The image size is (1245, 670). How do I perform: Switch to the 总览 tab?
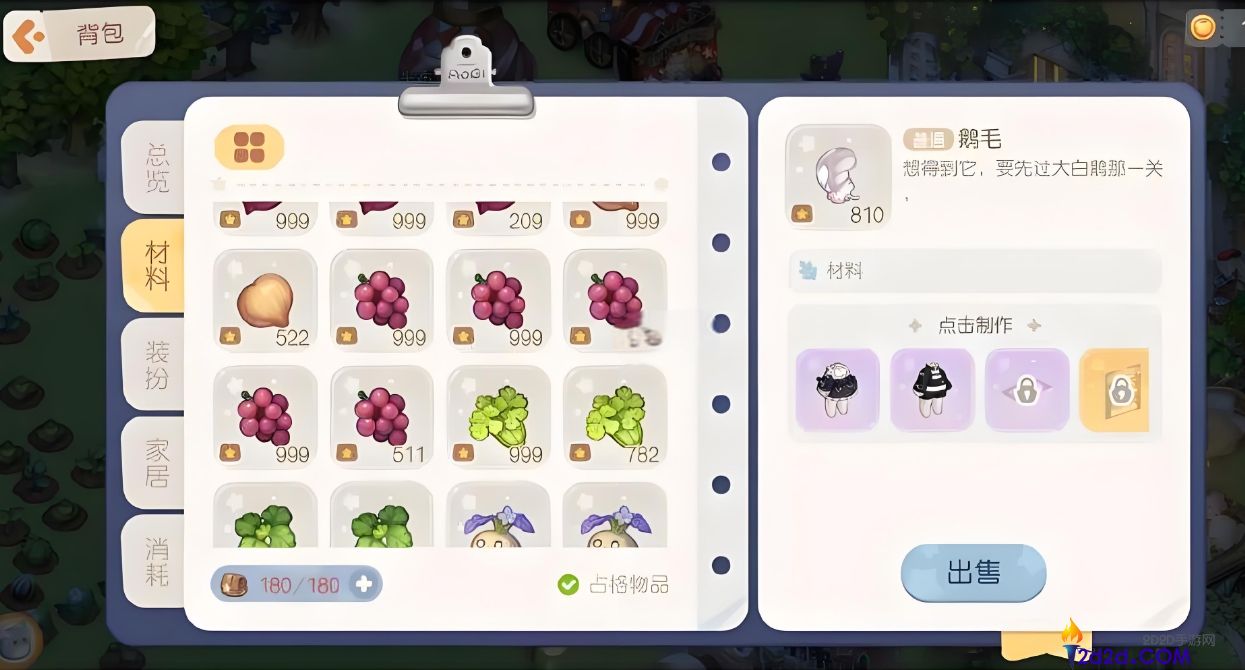pos(157,166)
